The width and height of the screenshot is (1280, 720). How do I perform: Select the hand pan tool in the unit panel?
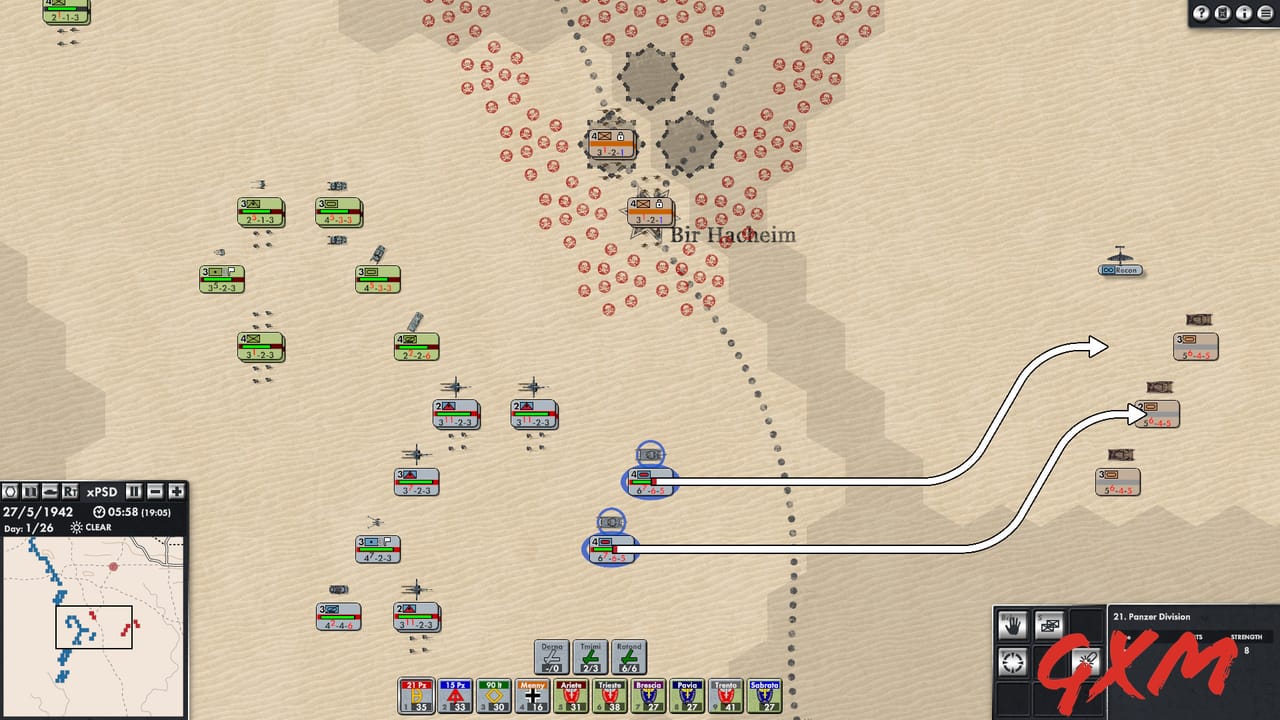(x=1012, y=624)
